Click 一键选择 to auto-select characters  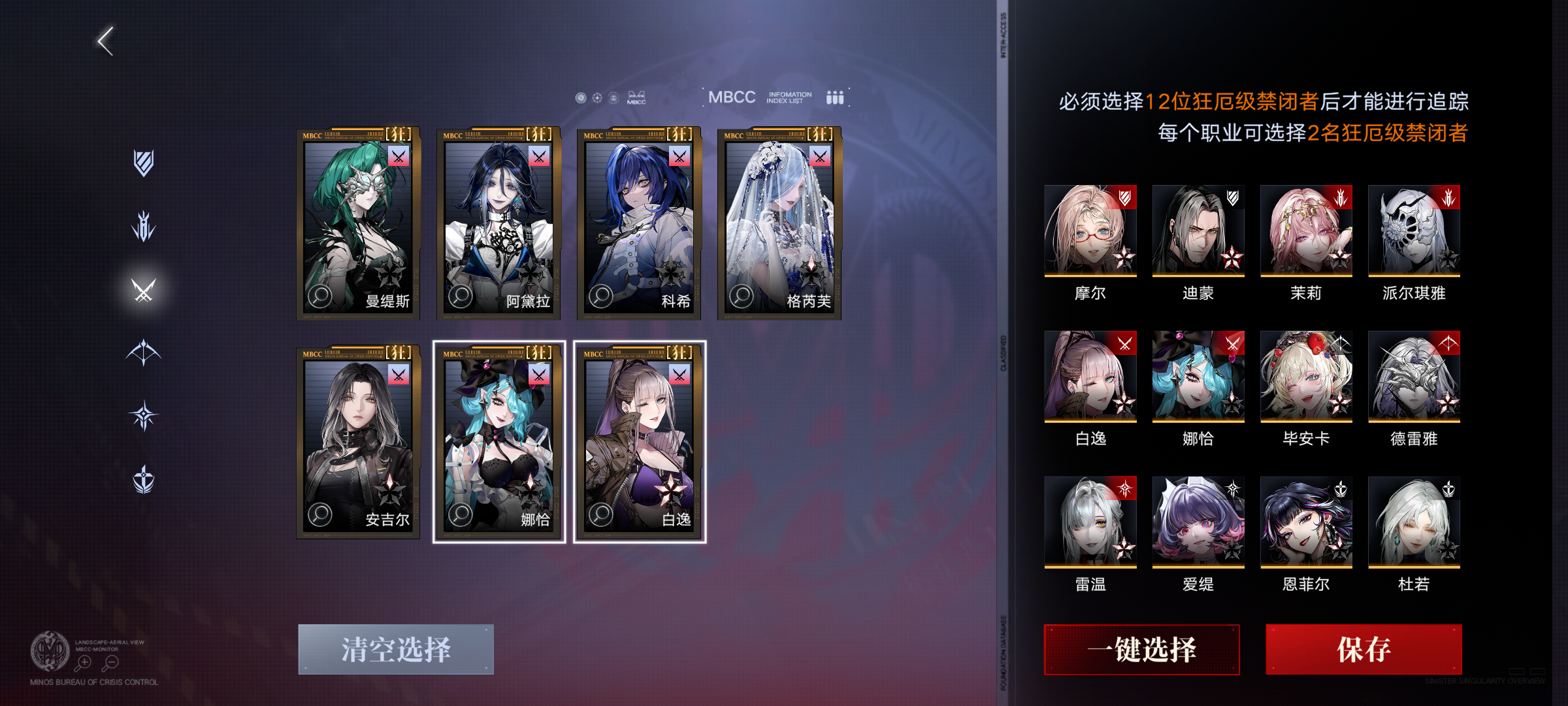pos(1141,650)
